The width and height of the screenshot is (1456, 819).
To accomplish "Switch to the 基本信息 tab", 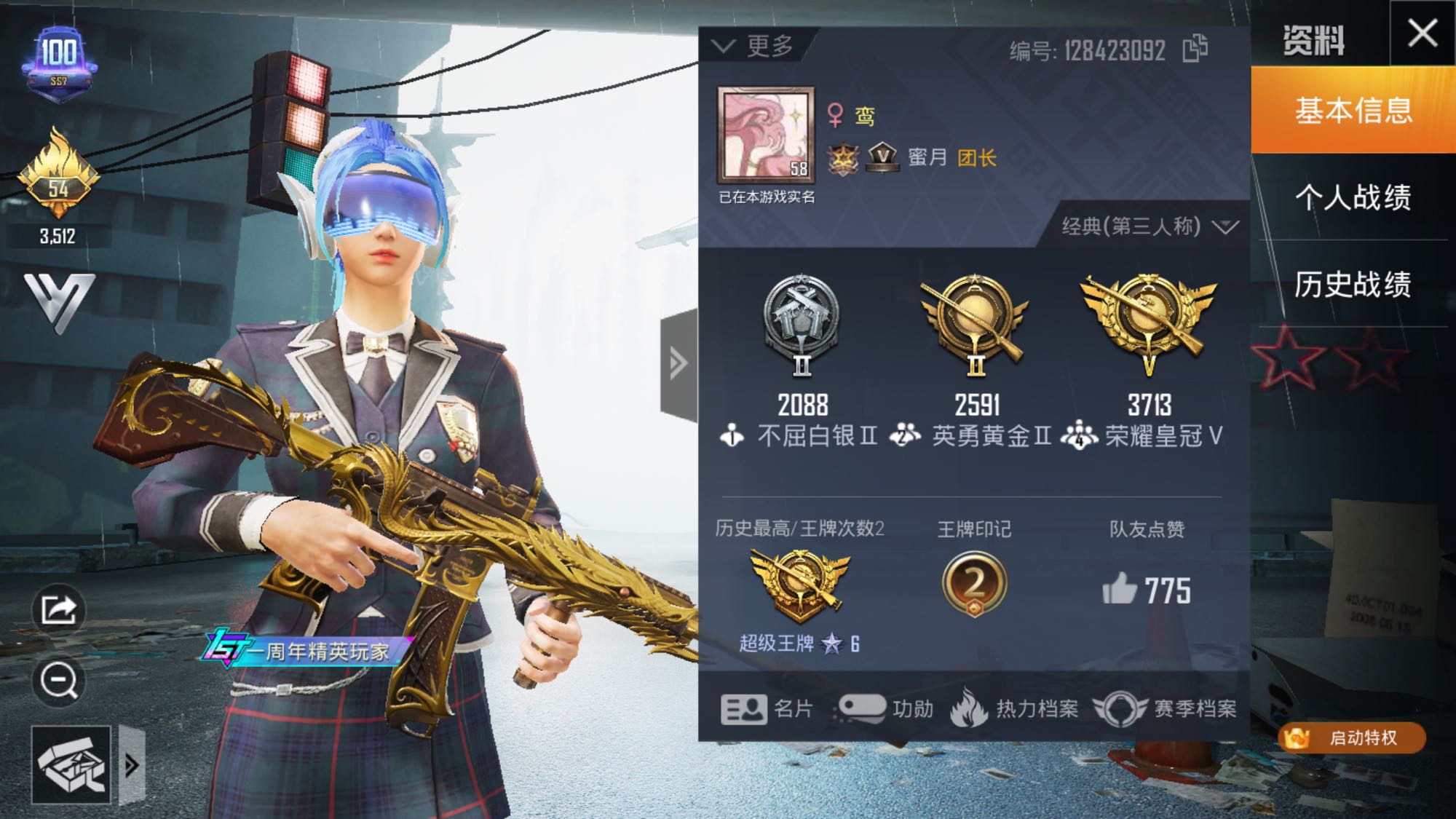I will coord(1353,110).
